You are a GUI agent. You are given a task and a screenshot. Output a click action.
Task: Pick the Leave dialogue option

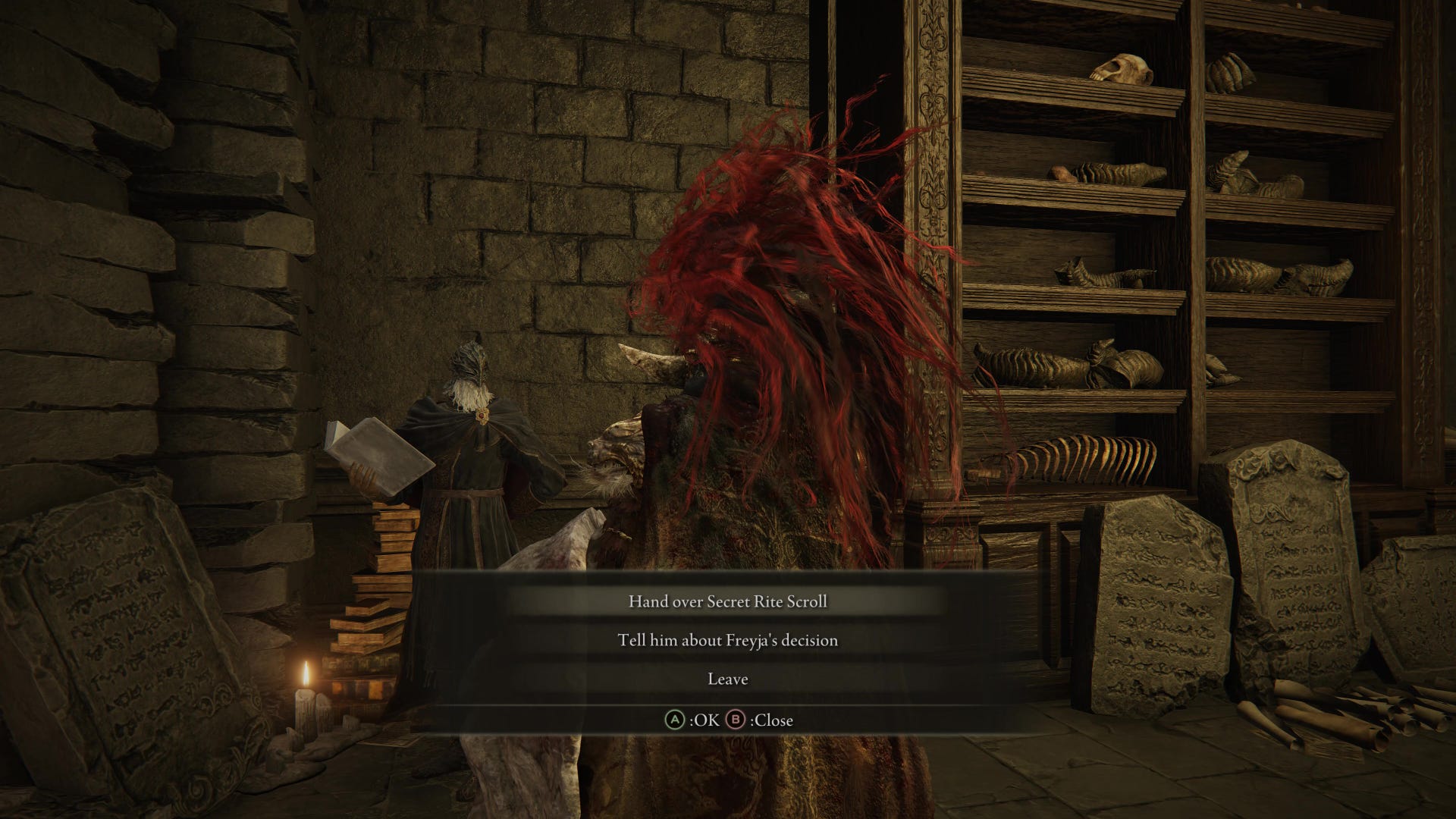coord(727,679)
